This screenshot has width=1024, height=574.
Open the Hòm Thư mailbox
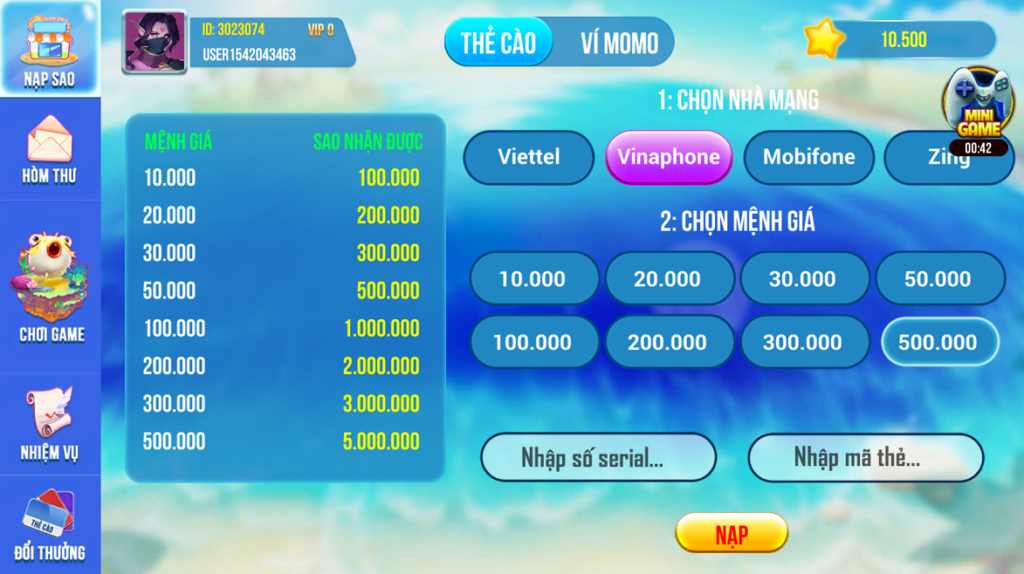tap(50, 148)
